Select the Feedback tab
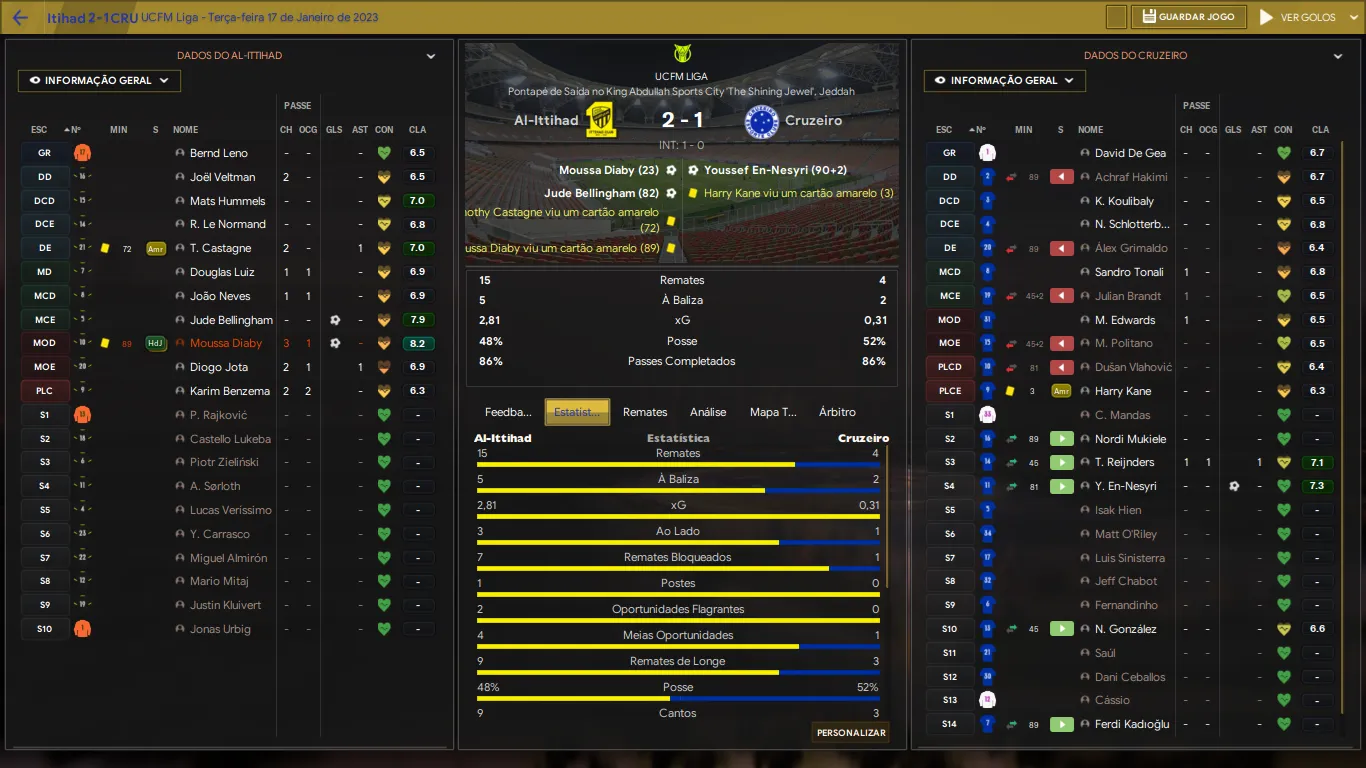Screen dimensions: 1366x768 (x=508, y=412)
